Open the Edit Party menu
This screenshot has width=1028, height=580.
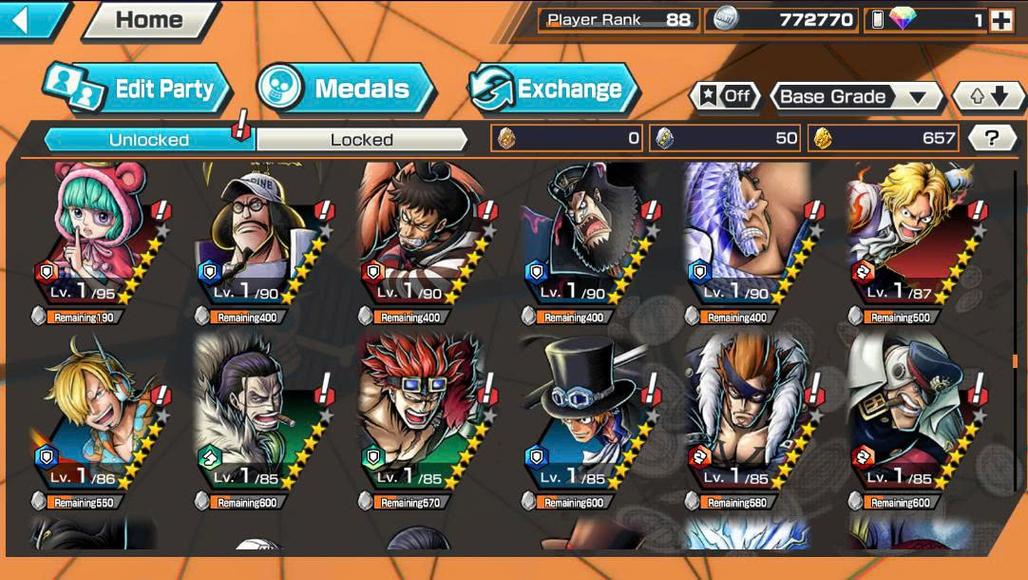pos(140,89)
